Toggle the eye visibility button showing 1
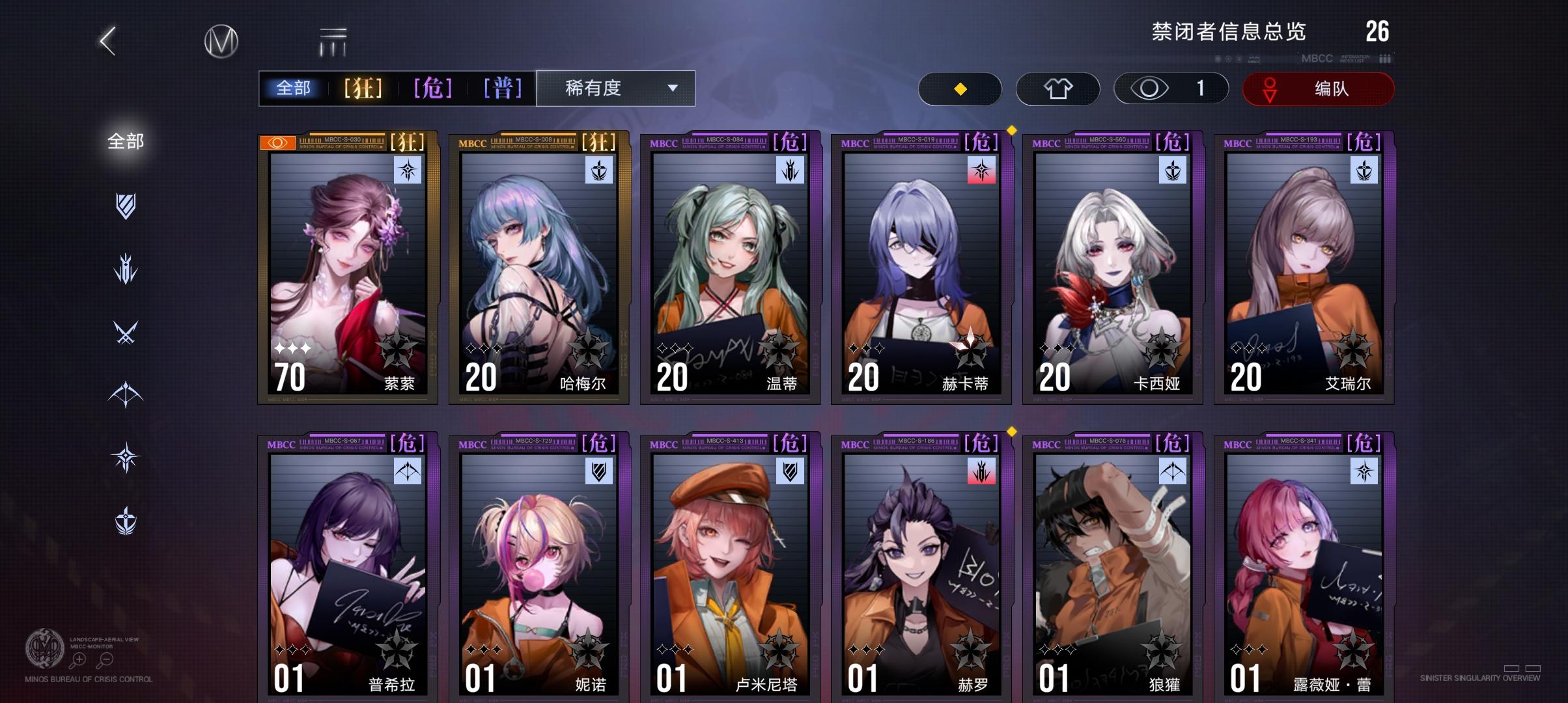Screen dimensions: 1568x703 point(1170,89)
